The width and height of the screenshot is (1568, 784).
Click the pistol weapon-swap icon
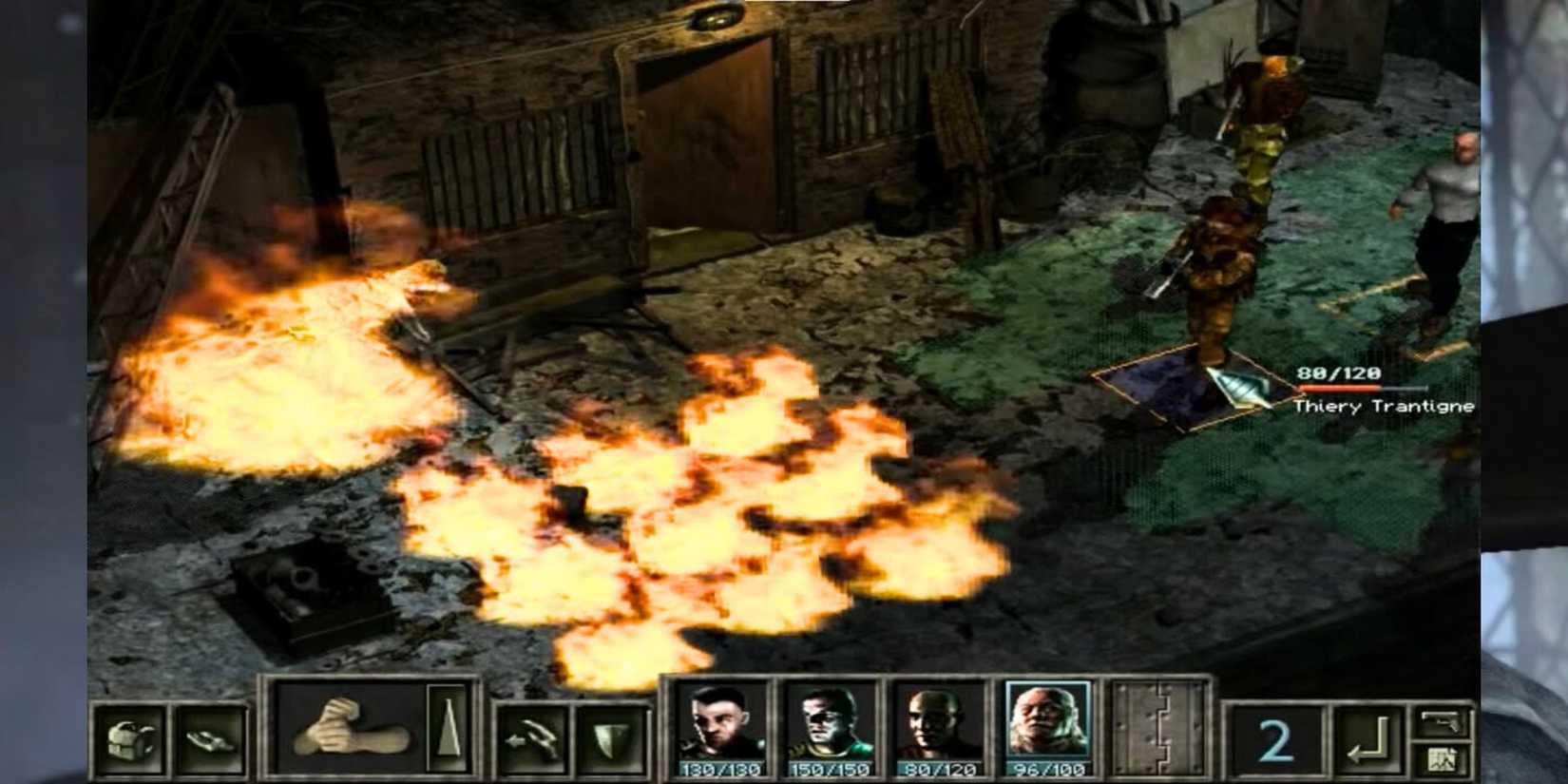click(1442, 722)
